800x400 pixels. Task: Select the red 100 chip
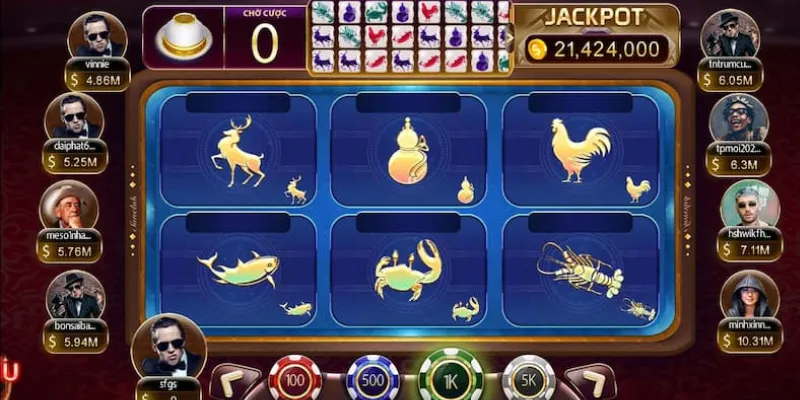(296, 380)
